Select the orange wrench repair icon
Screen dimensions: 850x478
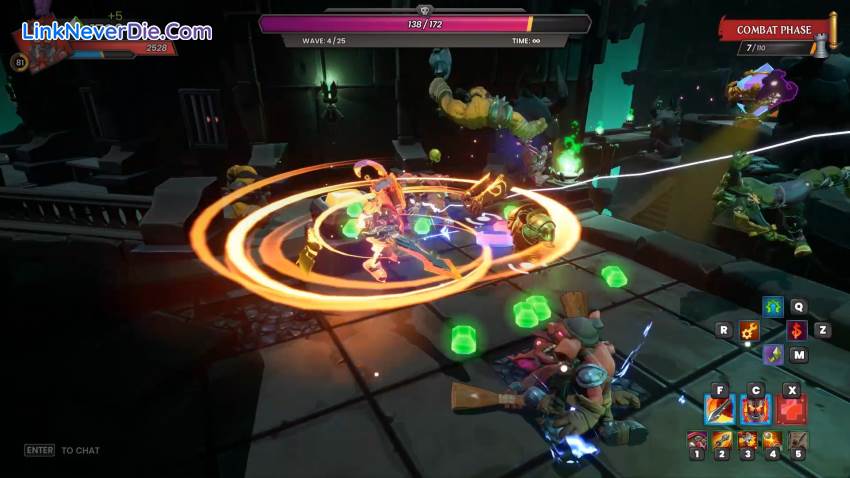click(x=749, y=330)
